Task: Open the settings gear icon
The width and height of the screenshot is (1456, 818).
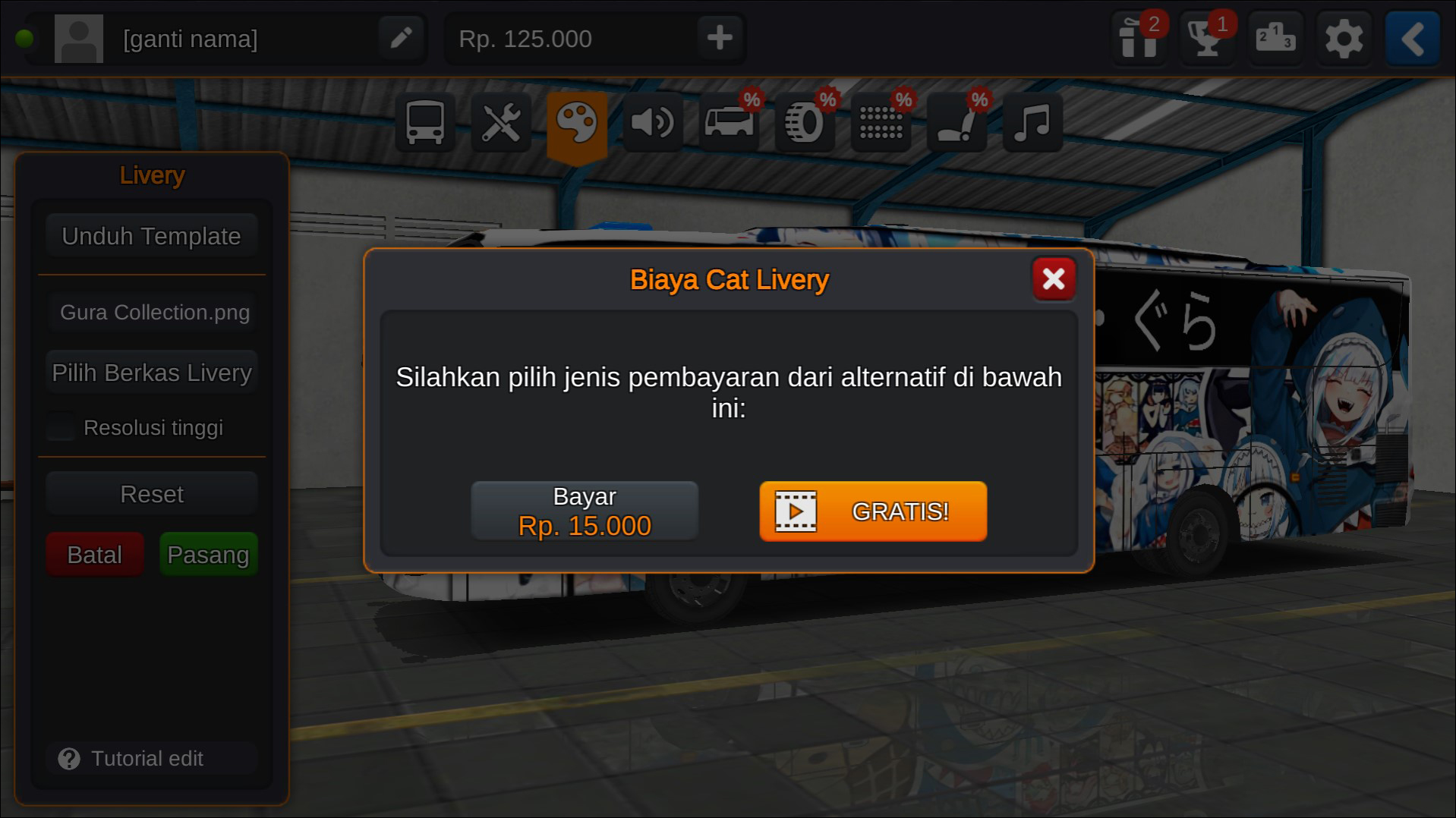Action: point(1344,38)
